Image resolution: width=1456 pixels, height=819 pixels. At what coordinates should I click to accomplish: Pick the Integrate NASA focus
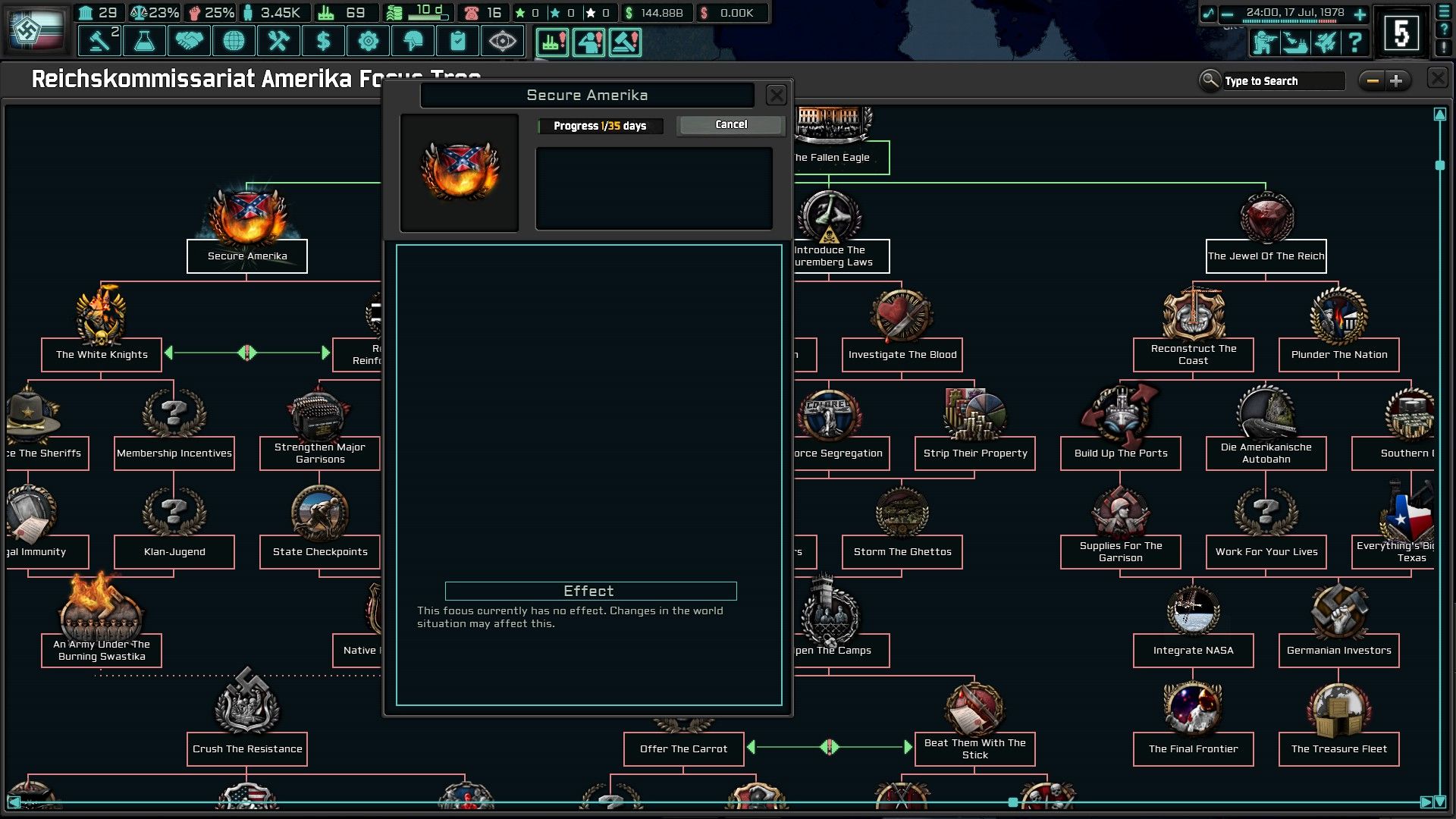click(x=1193, y=650)
